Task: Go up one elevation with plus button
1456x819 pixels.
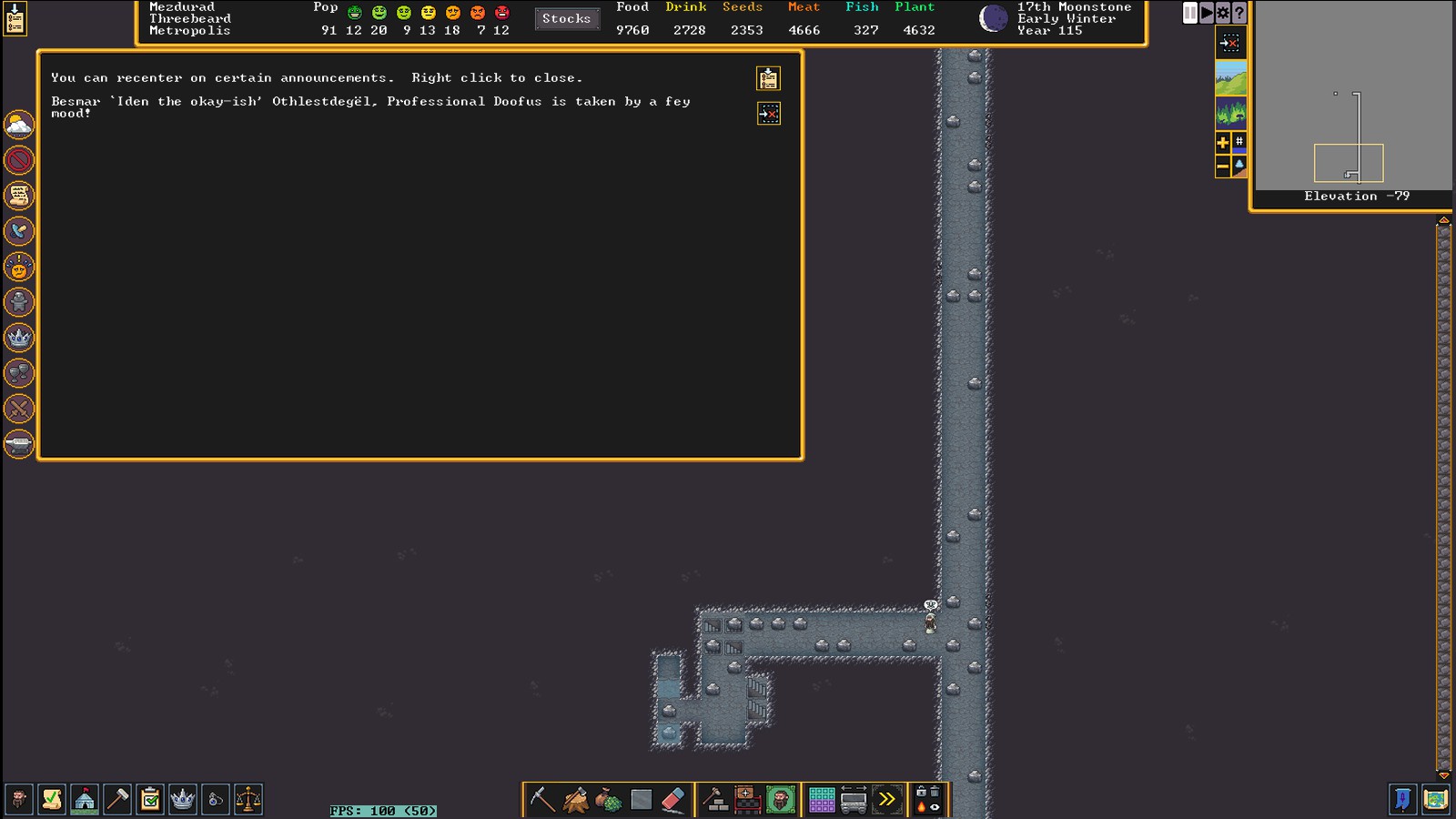Action: click(x=1223, y=142)
